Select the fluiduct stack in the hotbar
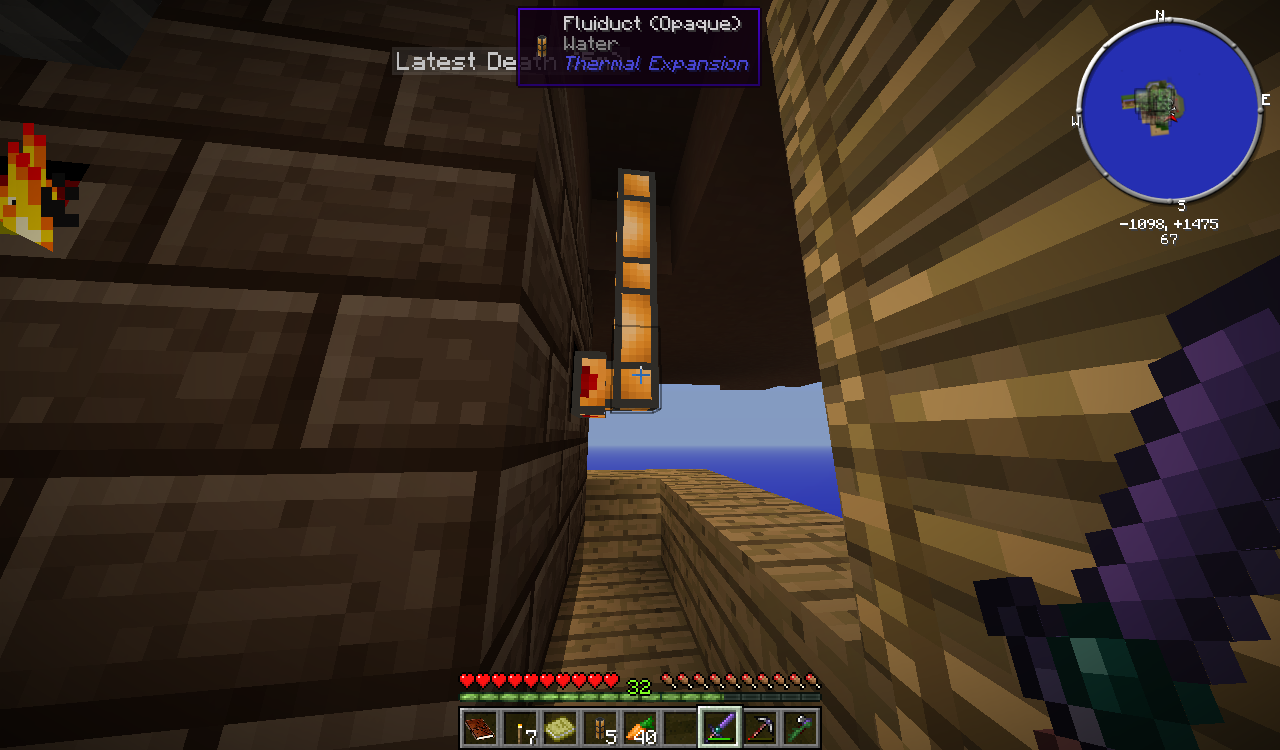1280x750 pixels. (600, 728)
